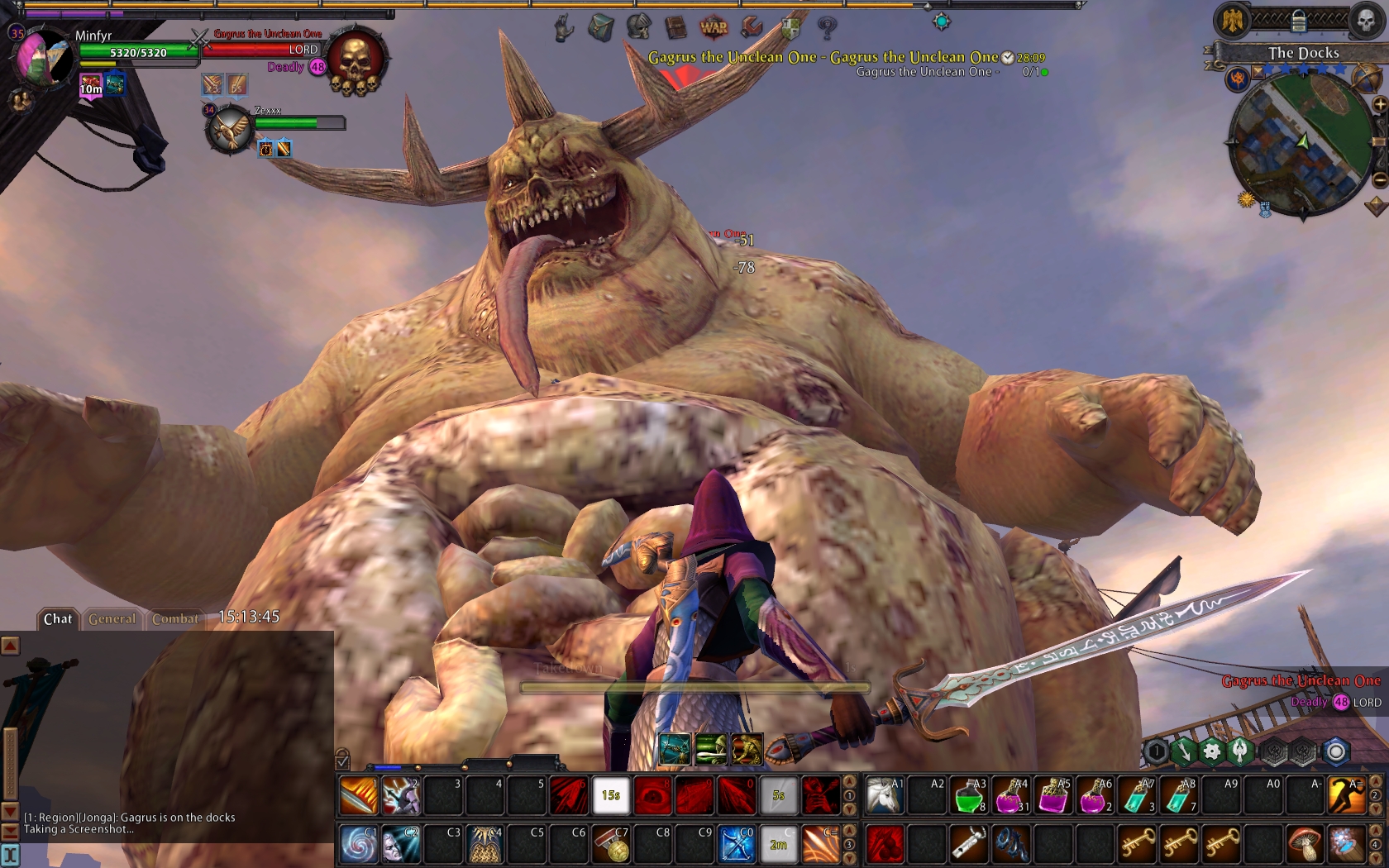Screen dimensions: 1389x868
Task: Open the character helmet menu icon
Action: coord(638,27)
